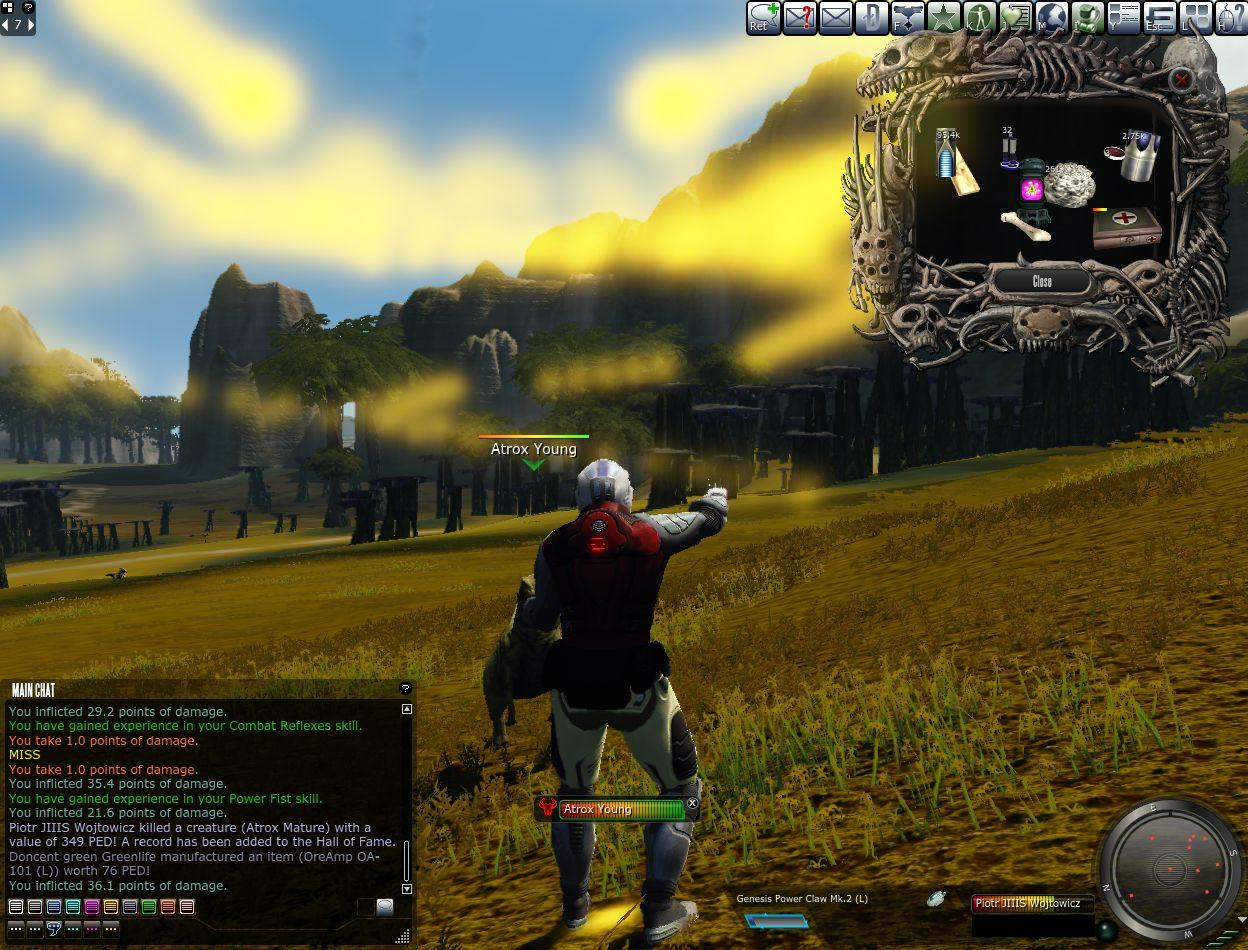Select the pink glowing canister loot item
The width and height of the screenshot is (1248, 950).
click(x=1032, y=187)
